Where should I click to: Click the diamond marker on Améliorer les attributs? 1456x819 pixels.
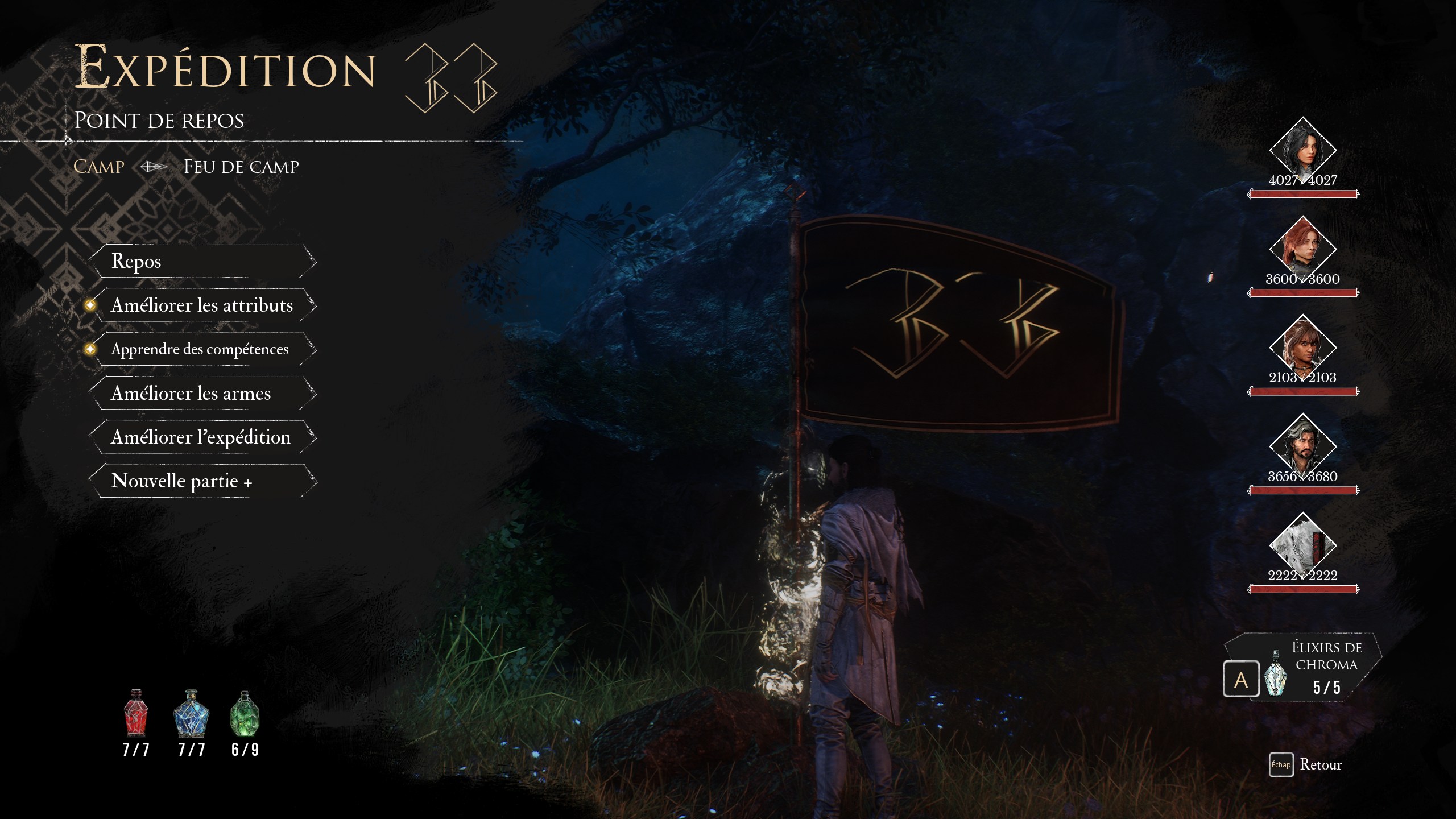(89, 305)
